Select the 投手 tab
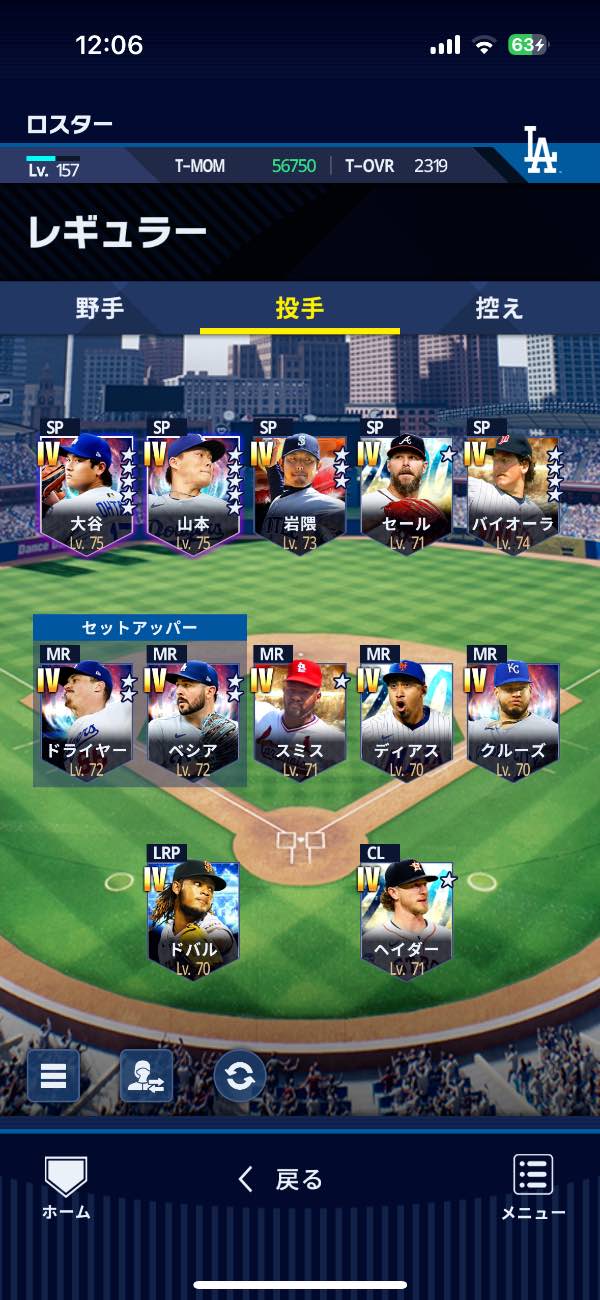 [300, 308]
